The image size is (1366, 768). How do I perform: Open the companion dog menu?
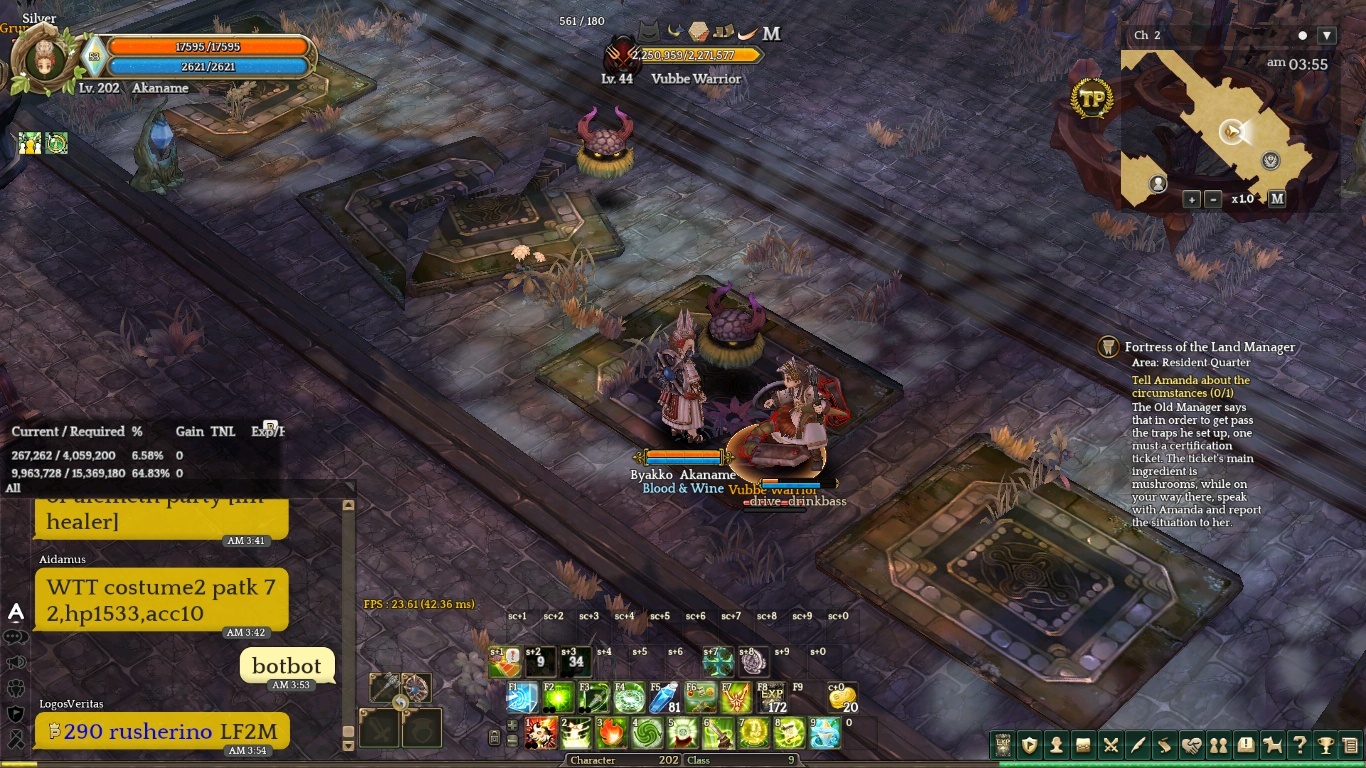(x=1272, y=745)
